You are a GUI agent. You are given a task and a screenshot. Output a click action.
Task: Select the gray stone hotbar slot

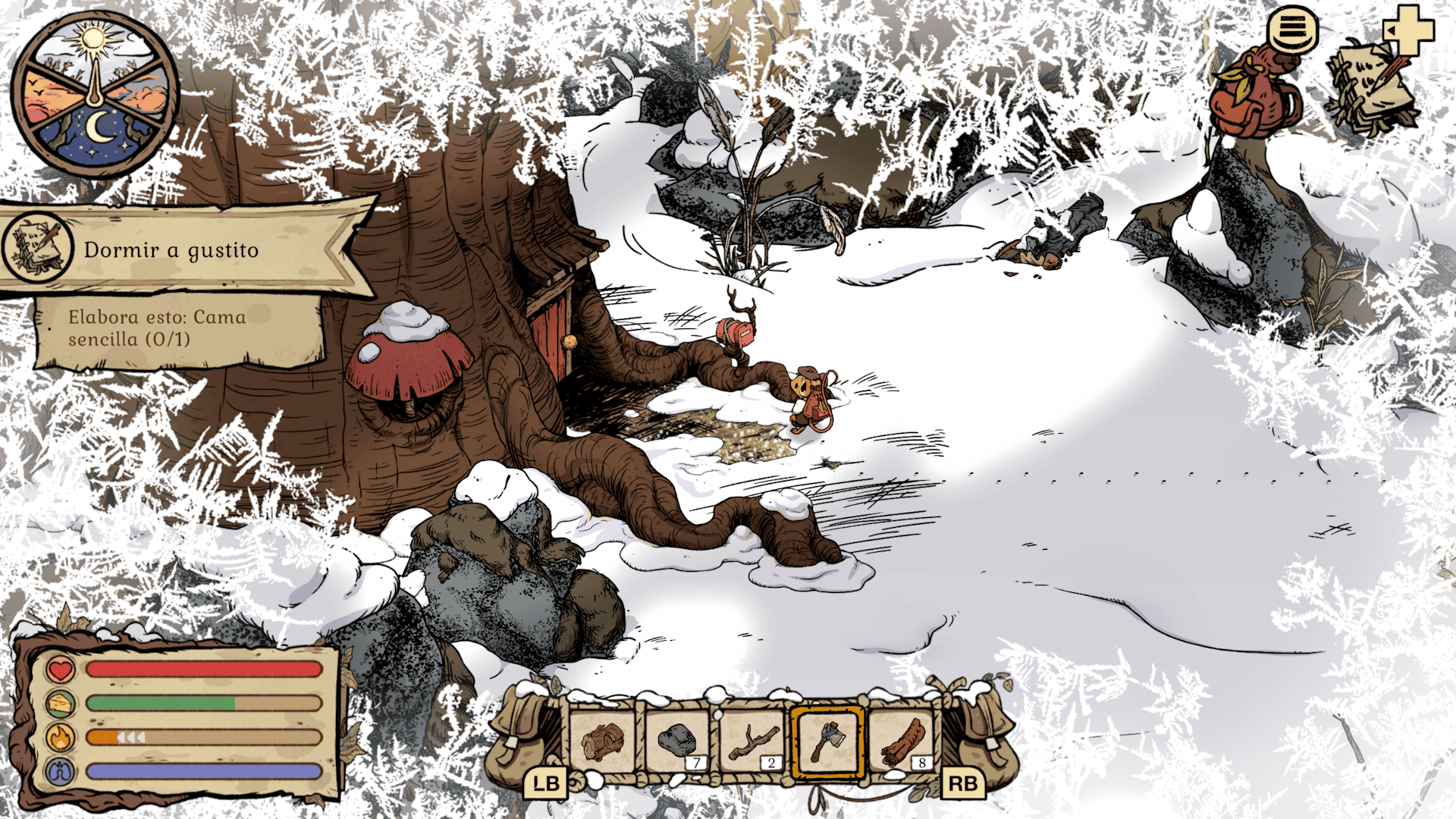tap(676, 741)
